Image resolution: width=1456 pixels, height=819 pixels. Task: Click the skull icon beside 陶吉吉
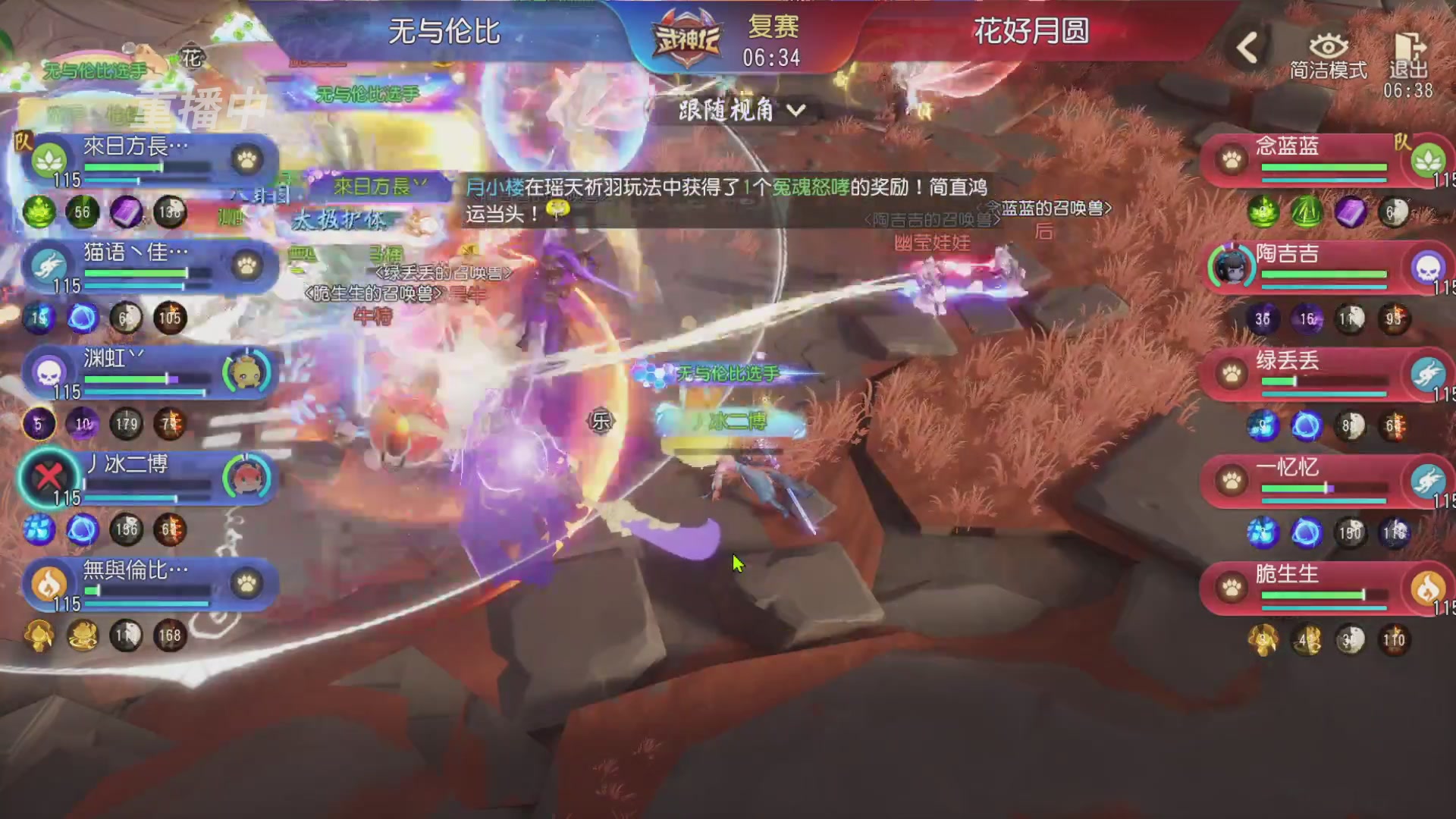coord(1429,267)
